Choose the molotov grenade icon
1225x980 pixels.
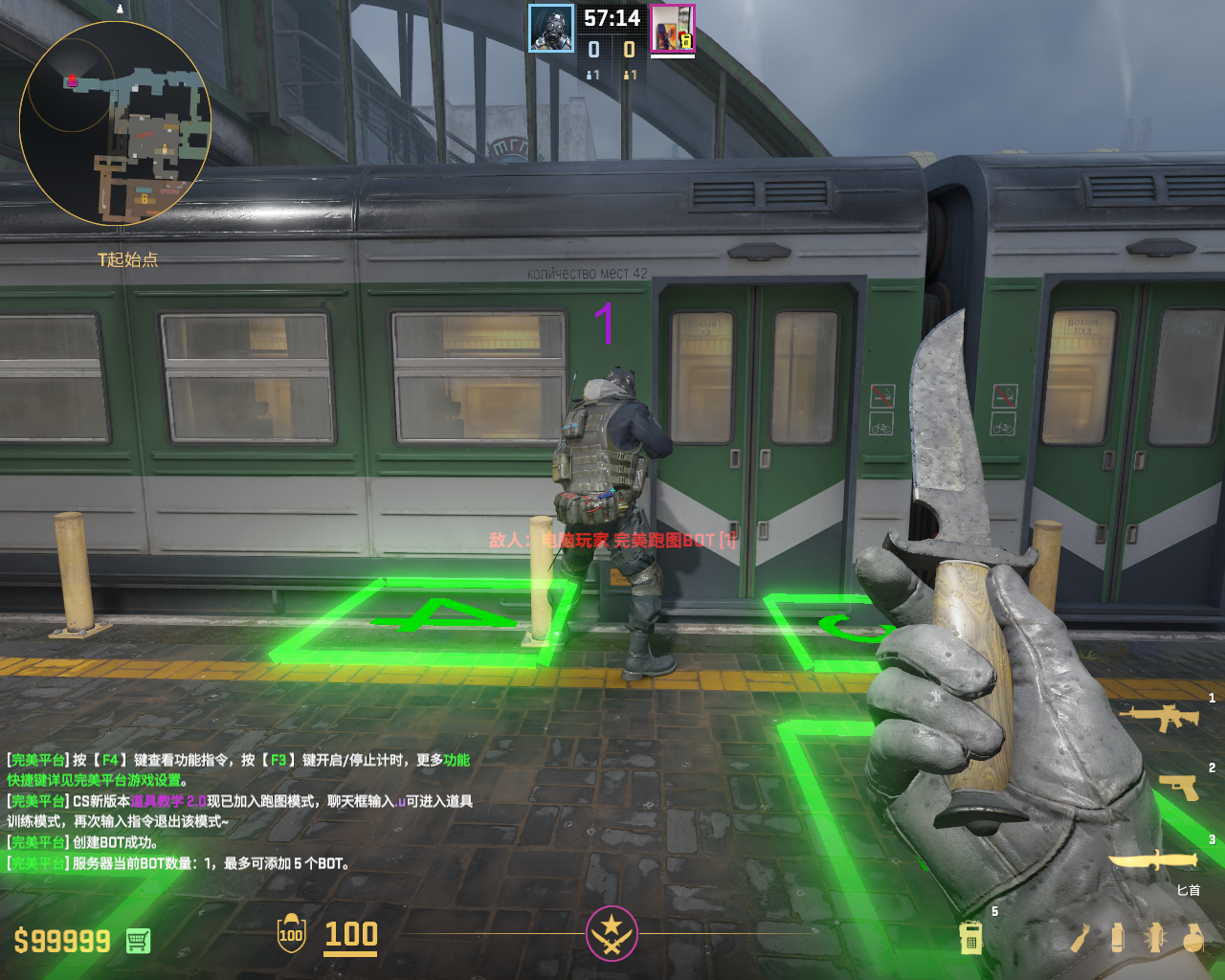pos(1080,938)
